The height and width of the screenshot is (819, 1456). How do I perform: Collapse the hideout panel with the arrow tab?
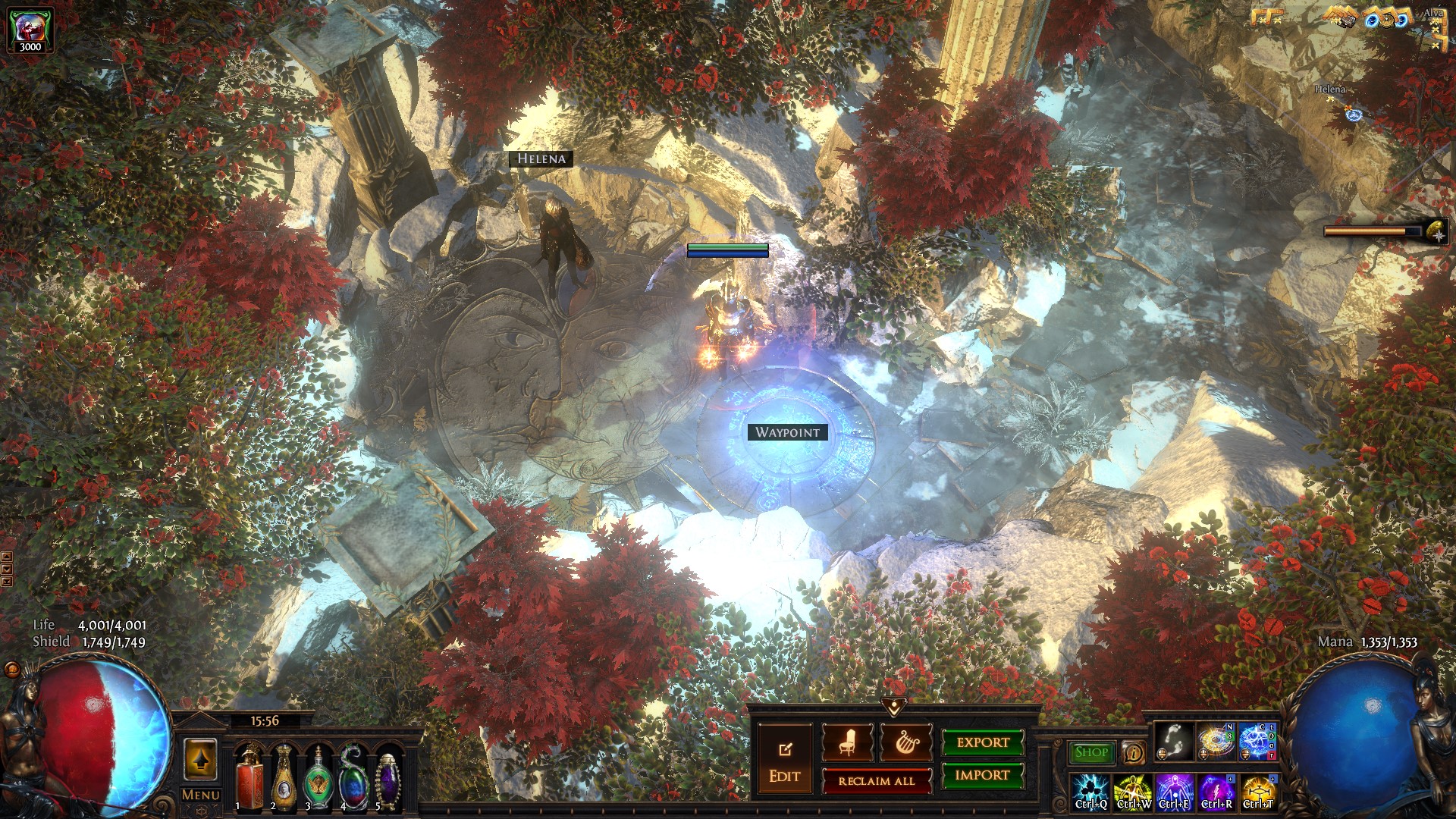[895, 707]
